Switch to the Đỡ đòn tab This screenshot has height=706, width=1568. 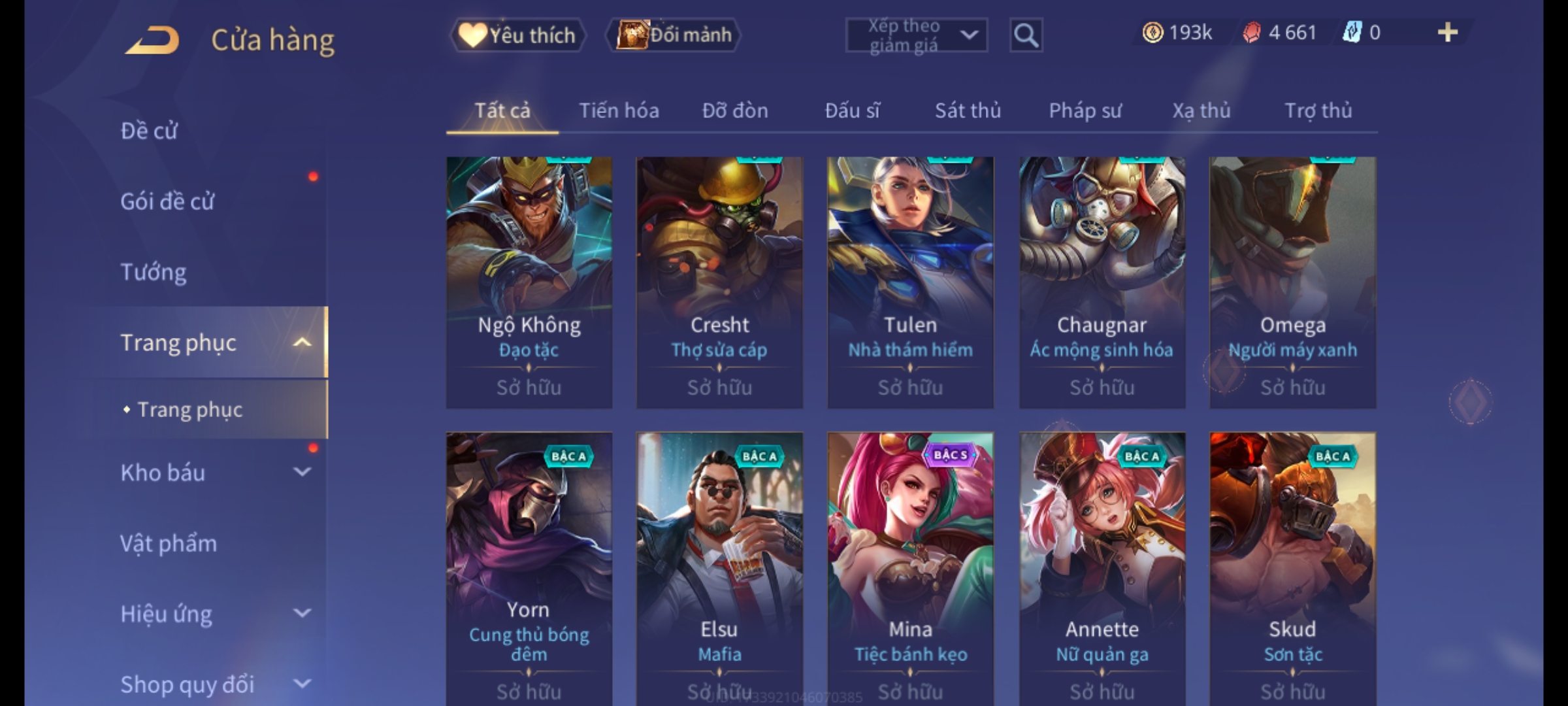pos(735,110)
